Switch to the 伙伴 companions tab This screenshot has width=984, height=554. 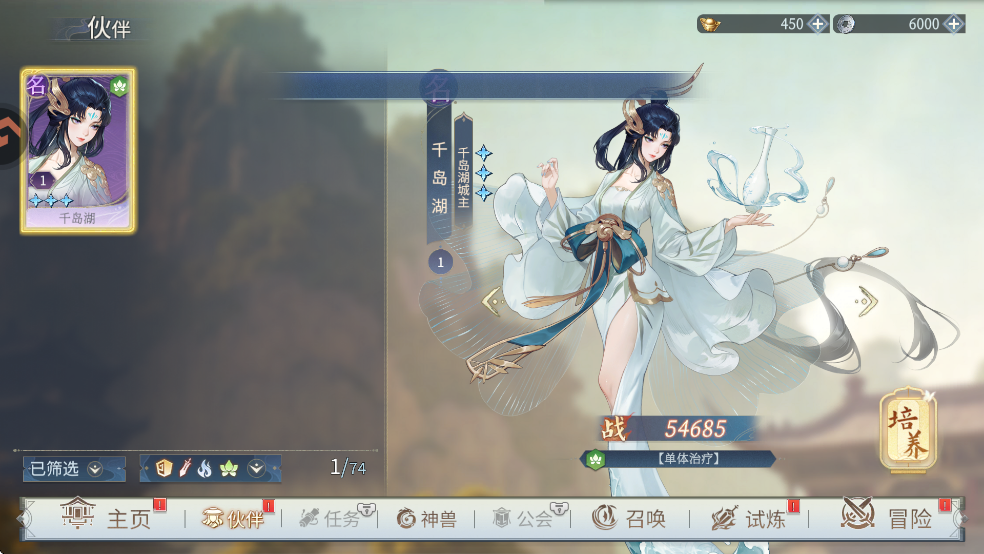click(233, 518)
